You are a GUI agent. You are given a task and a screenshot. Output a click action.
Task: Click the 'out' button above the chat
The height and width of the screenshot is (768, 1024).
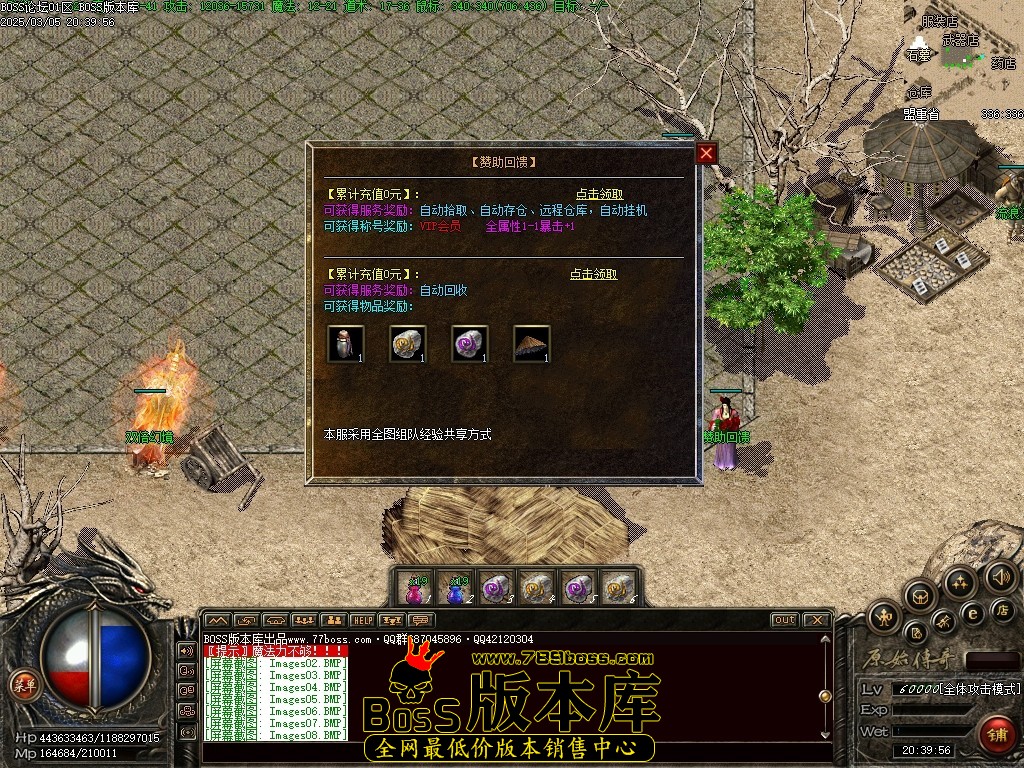(784, 620)
